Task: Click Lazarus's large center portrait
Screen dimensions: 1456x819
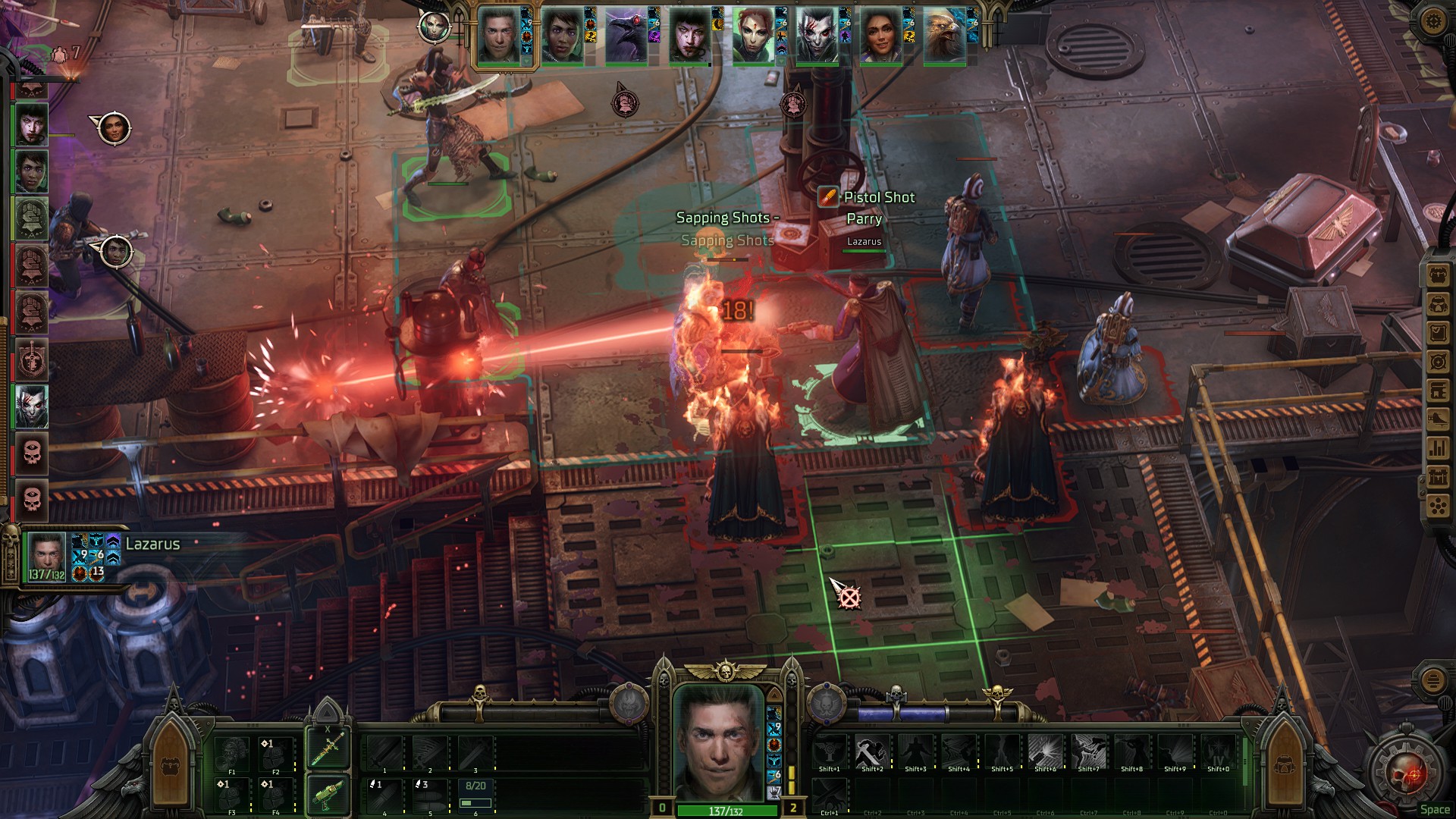Action: 718,742
